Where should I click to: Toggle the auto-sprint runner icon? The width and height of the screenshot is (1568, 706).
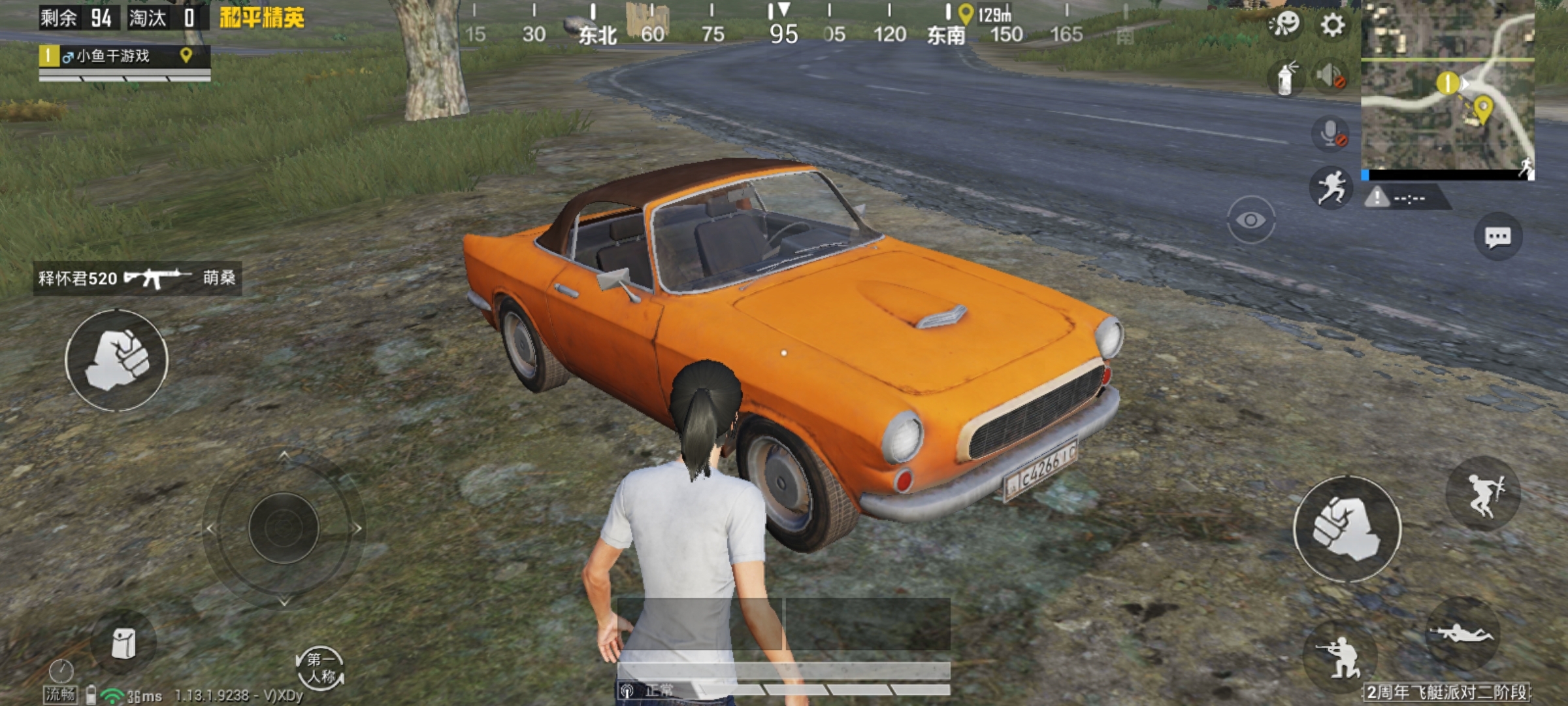[x=1330, y=188]
